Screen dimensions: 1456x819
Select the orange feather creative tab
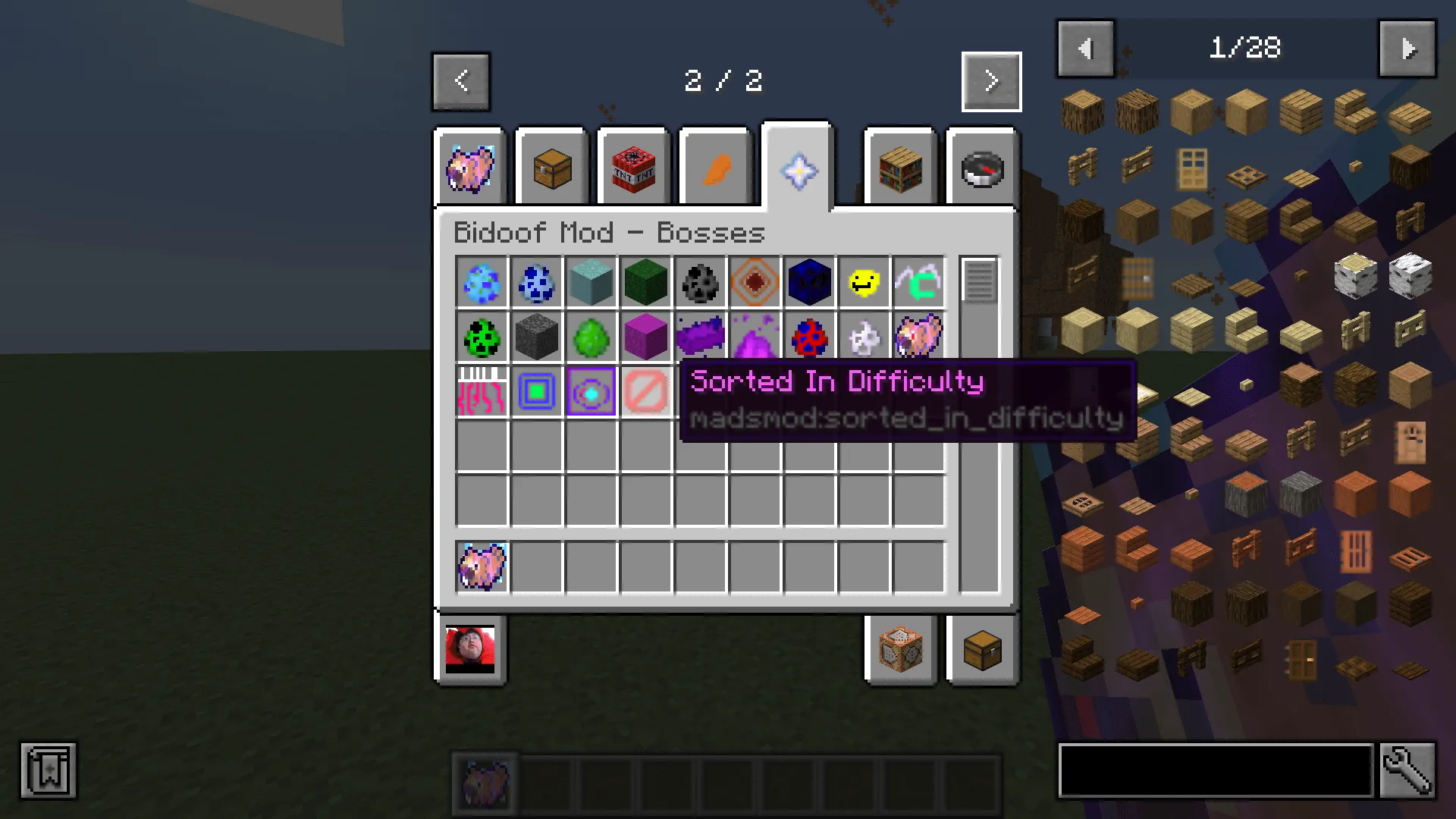[716, 168]
